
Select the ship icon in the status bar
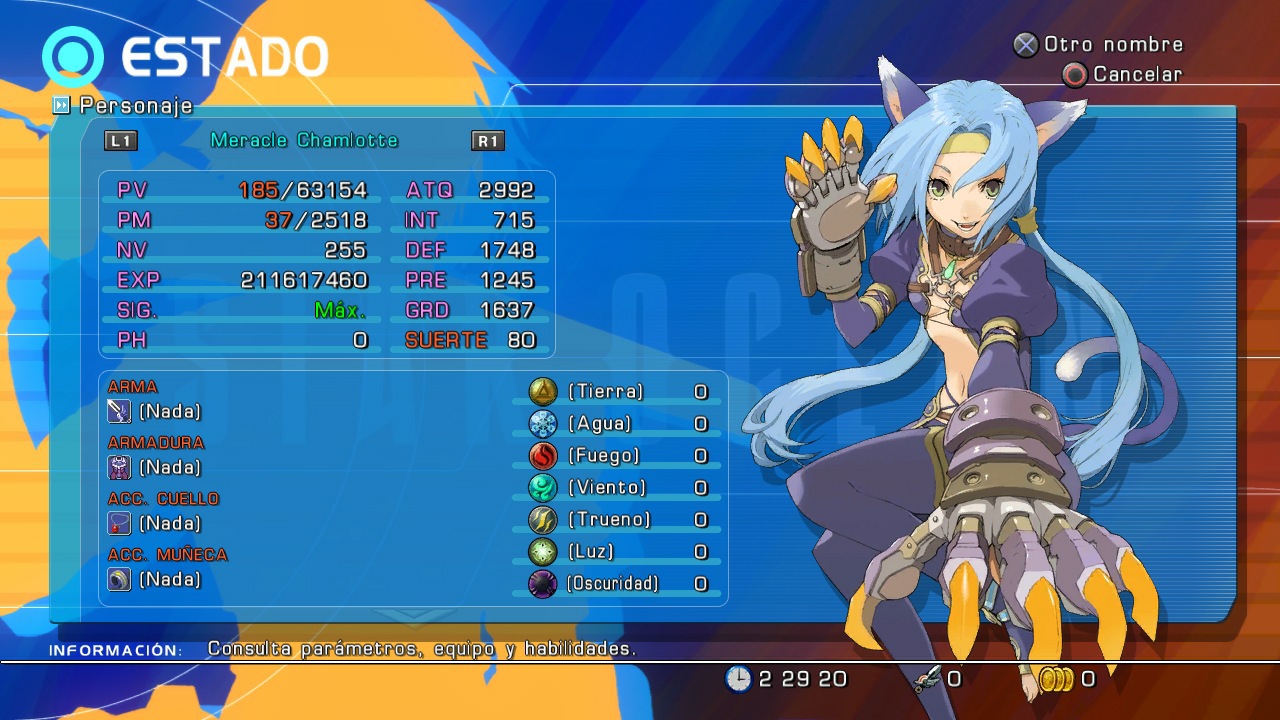coord(928,678)
